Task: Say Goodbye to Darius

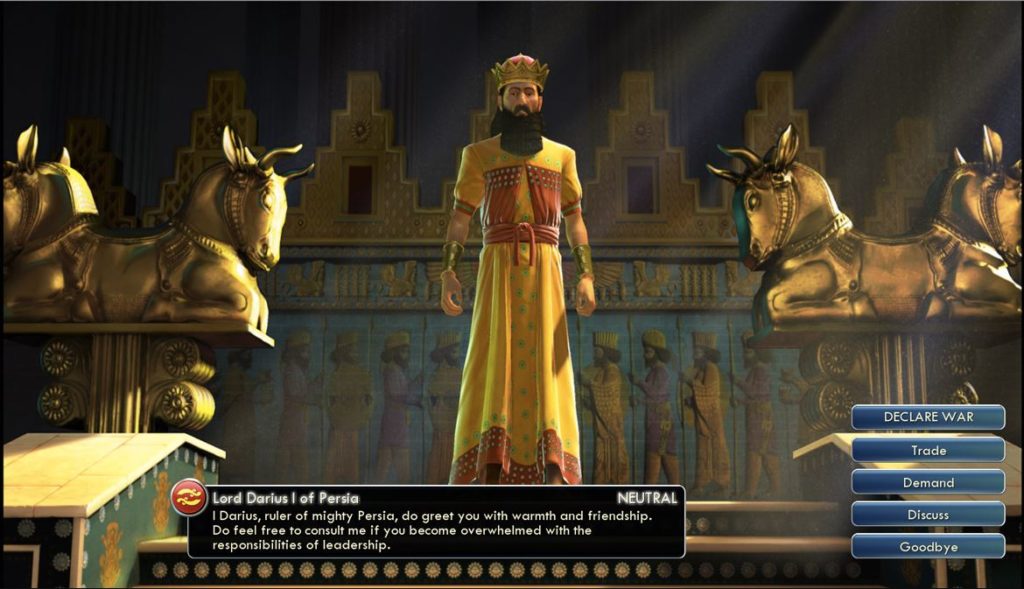Action: [x=928, y=546]
